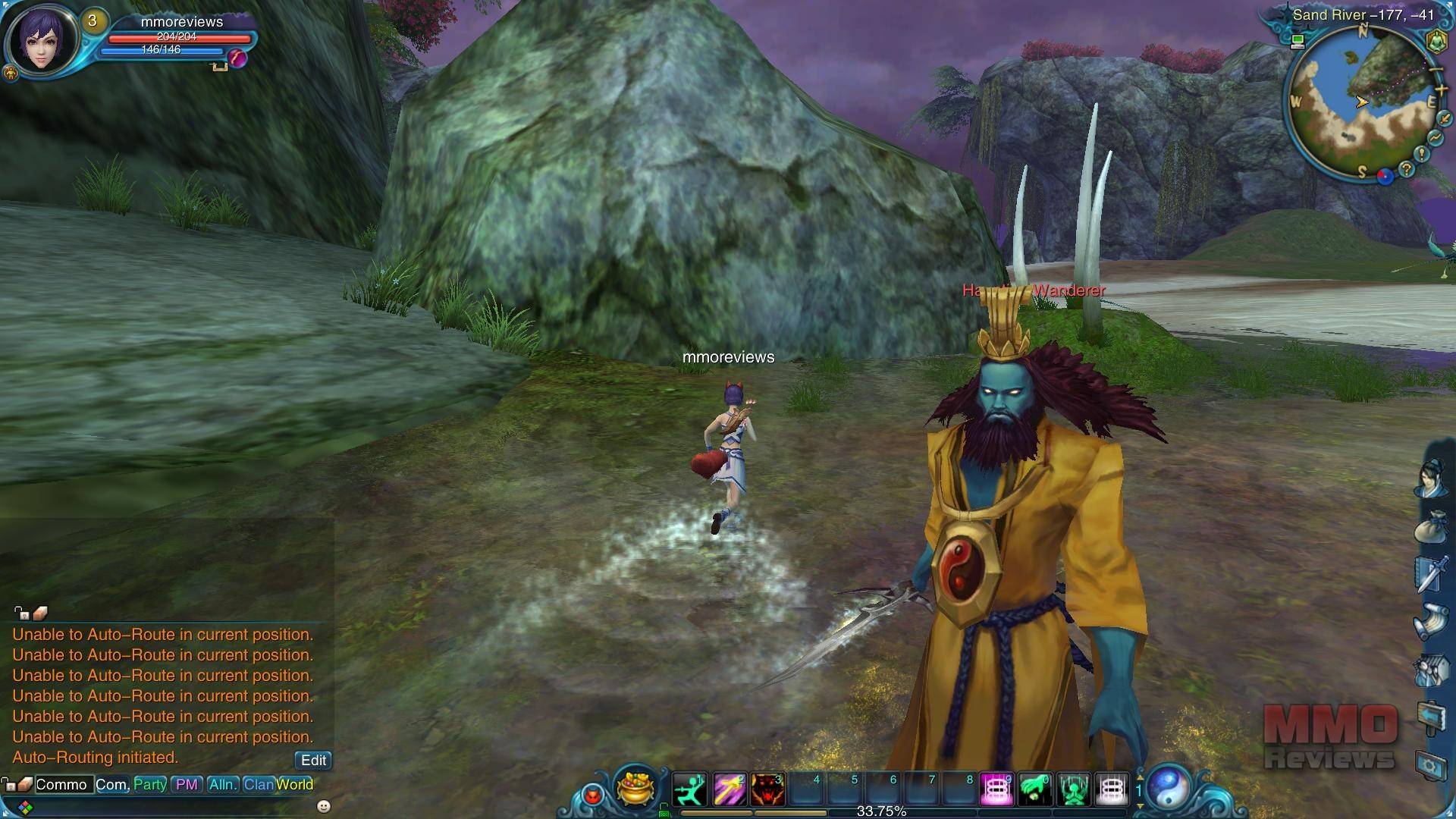Screen dimensions: 1456x819
Task: Open the chat emoticon smiley menu
Action: tap(324, 805)
